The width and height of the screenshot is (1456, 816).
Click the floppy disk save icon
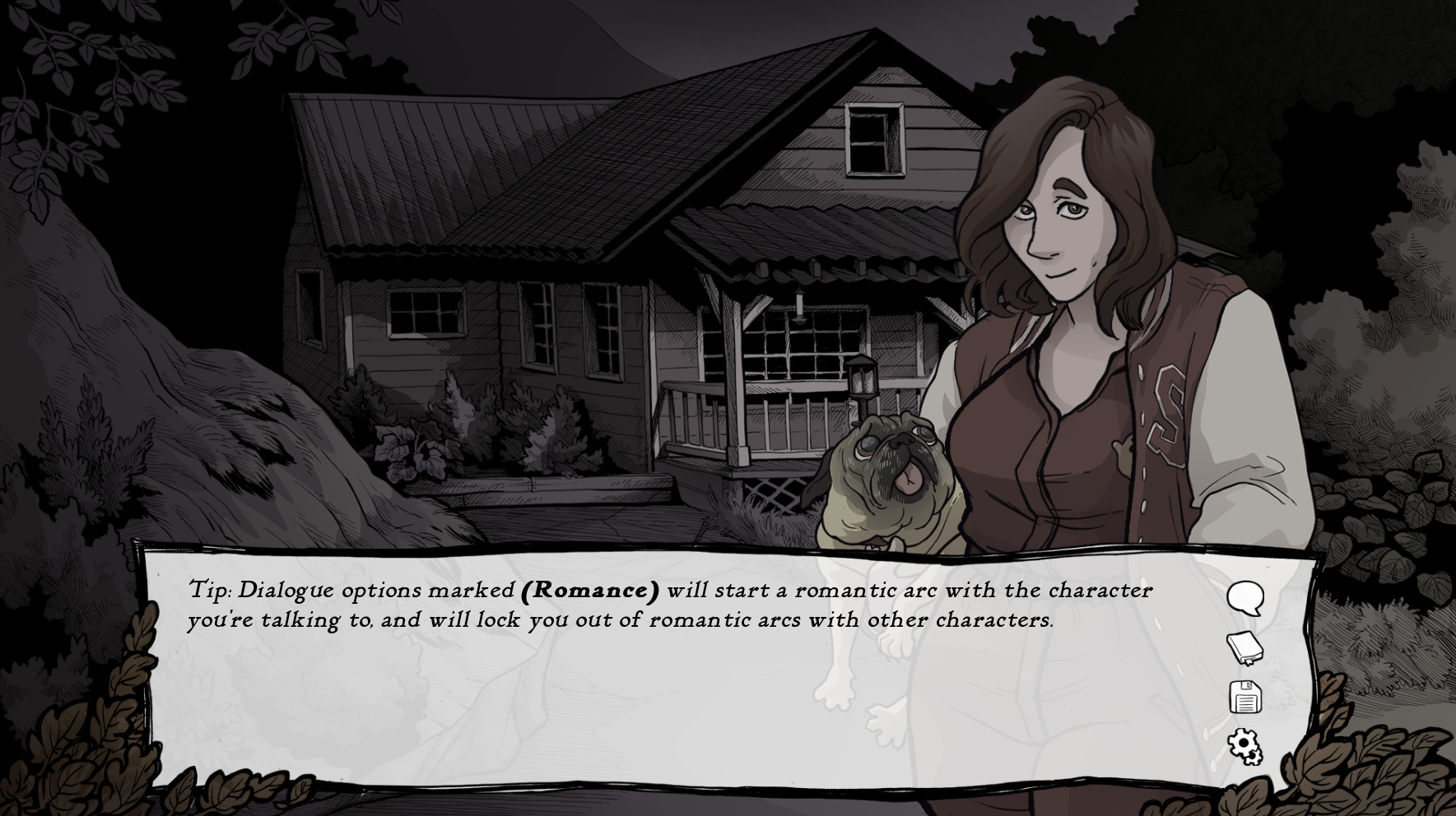click(1244, 698)
